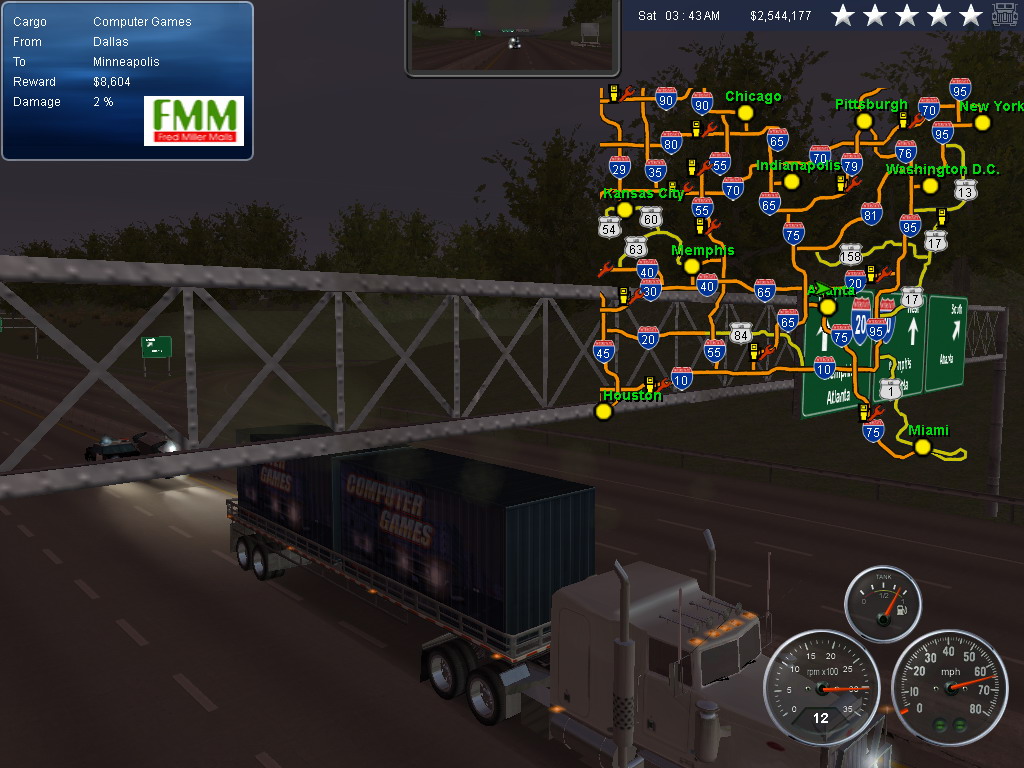Select the Washington D.C. marker

tap(930, 186)
